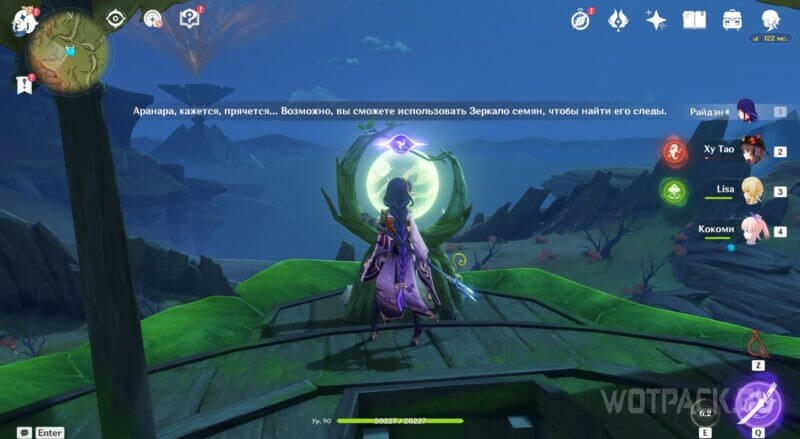The height and width of the screenshot is (439, 800).
Task: Open the Adventurer Handbook book icon
Action: click(x=694, y=19)
